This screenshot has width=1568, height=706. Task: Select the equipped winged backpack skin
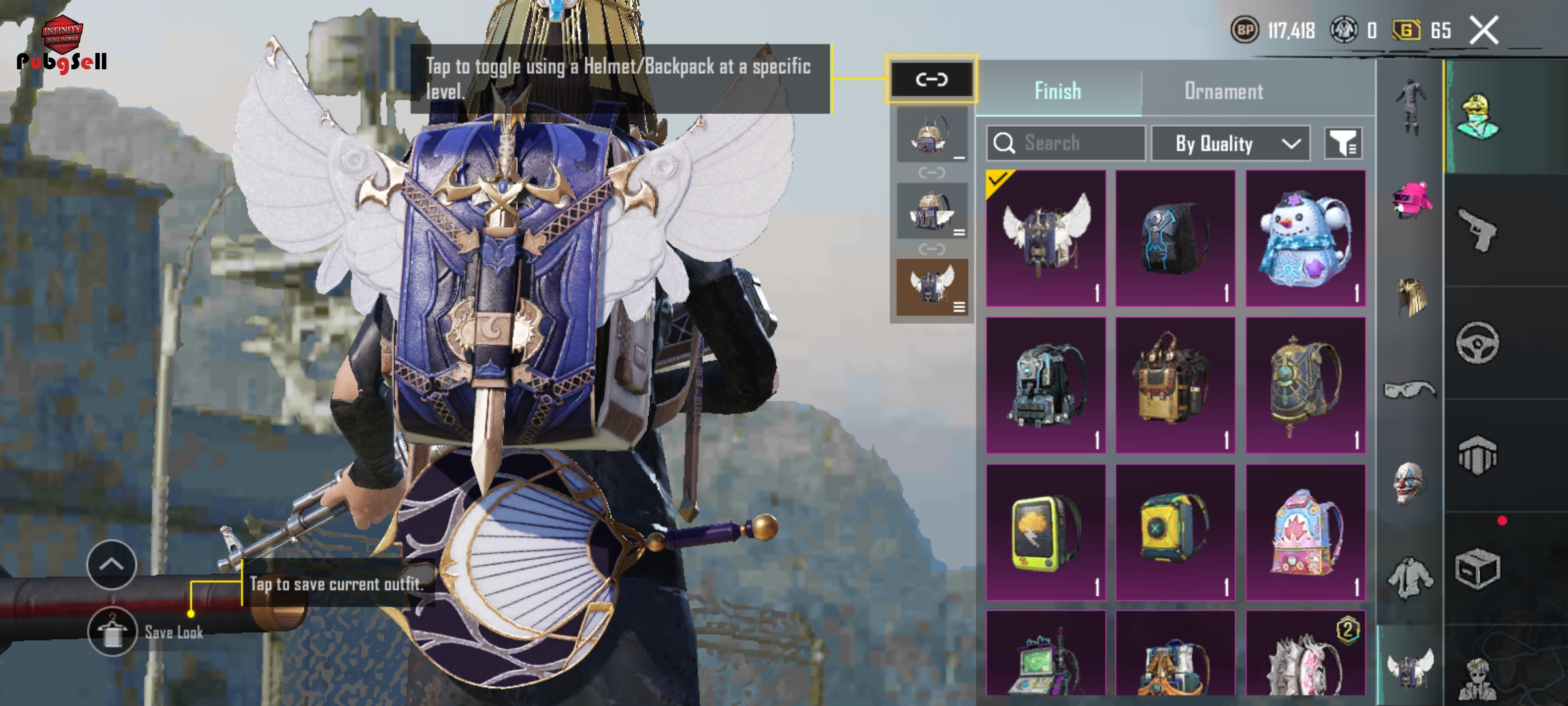point(1045,239)
